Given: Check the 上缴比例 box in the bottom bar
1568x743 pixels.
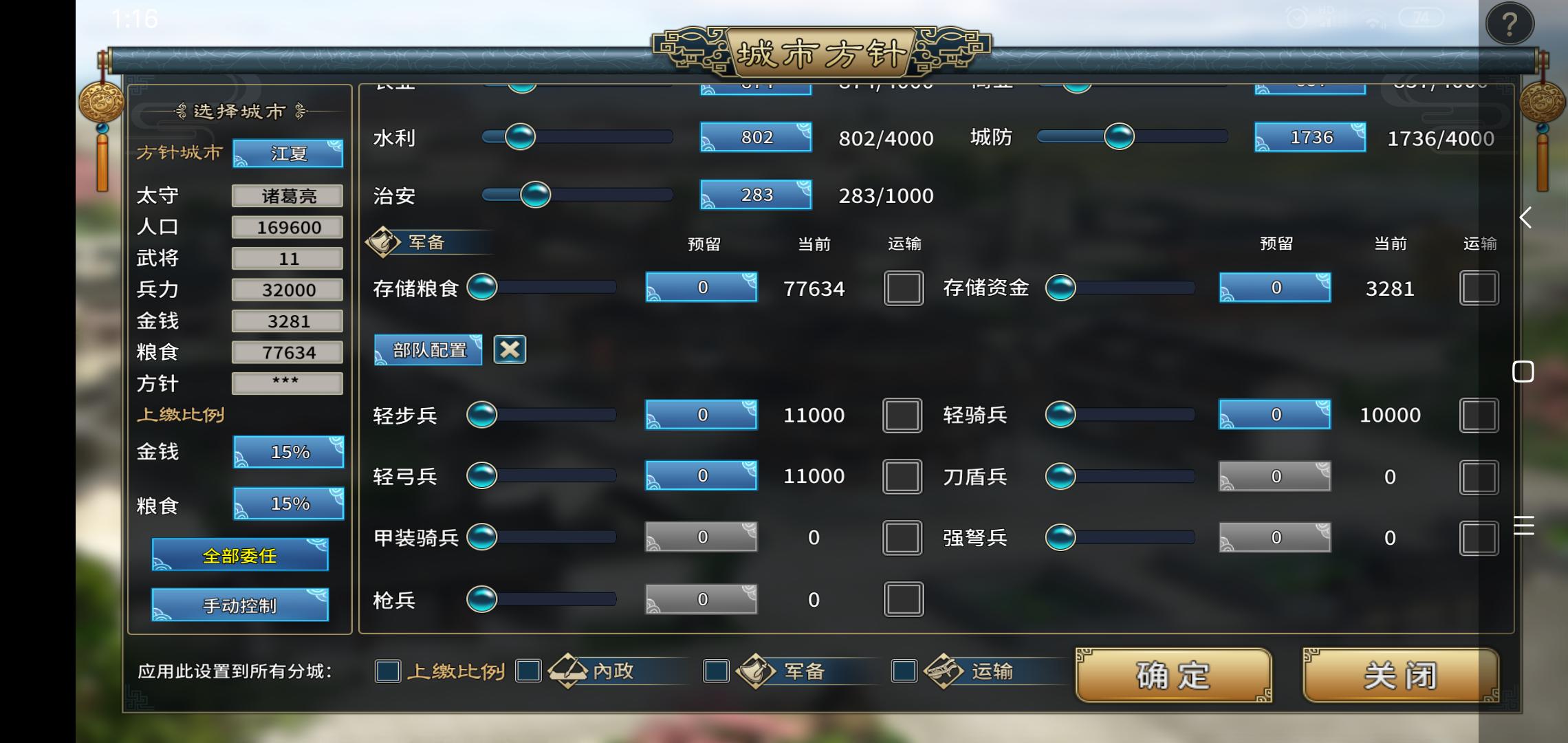Looking at the screenshot, I should point(387,672).
